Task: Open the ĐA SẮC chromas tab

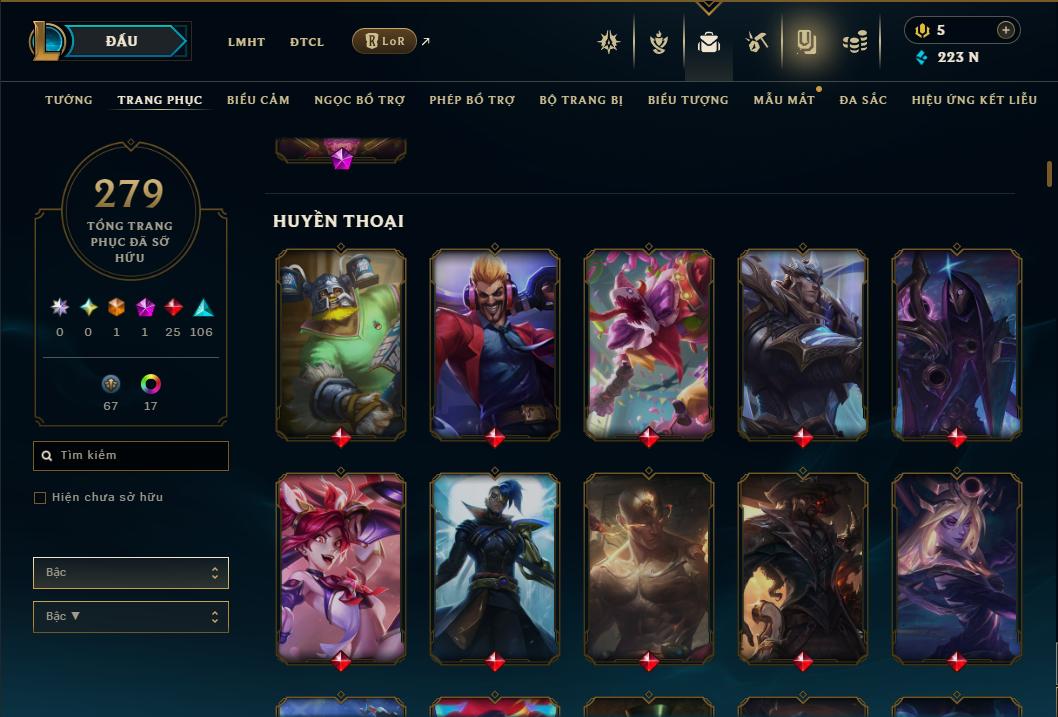Action: coord(863,100)
